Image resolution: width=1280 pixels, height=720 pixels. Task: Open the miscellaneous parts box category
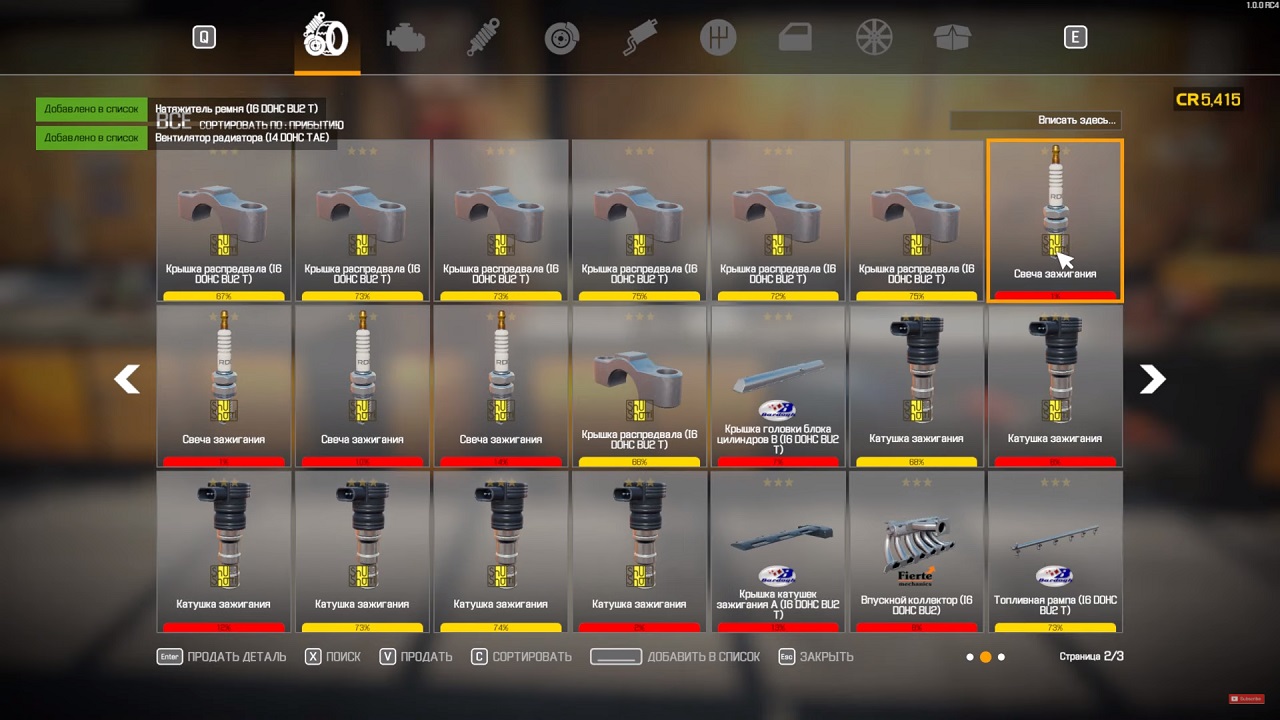[951, 37]
